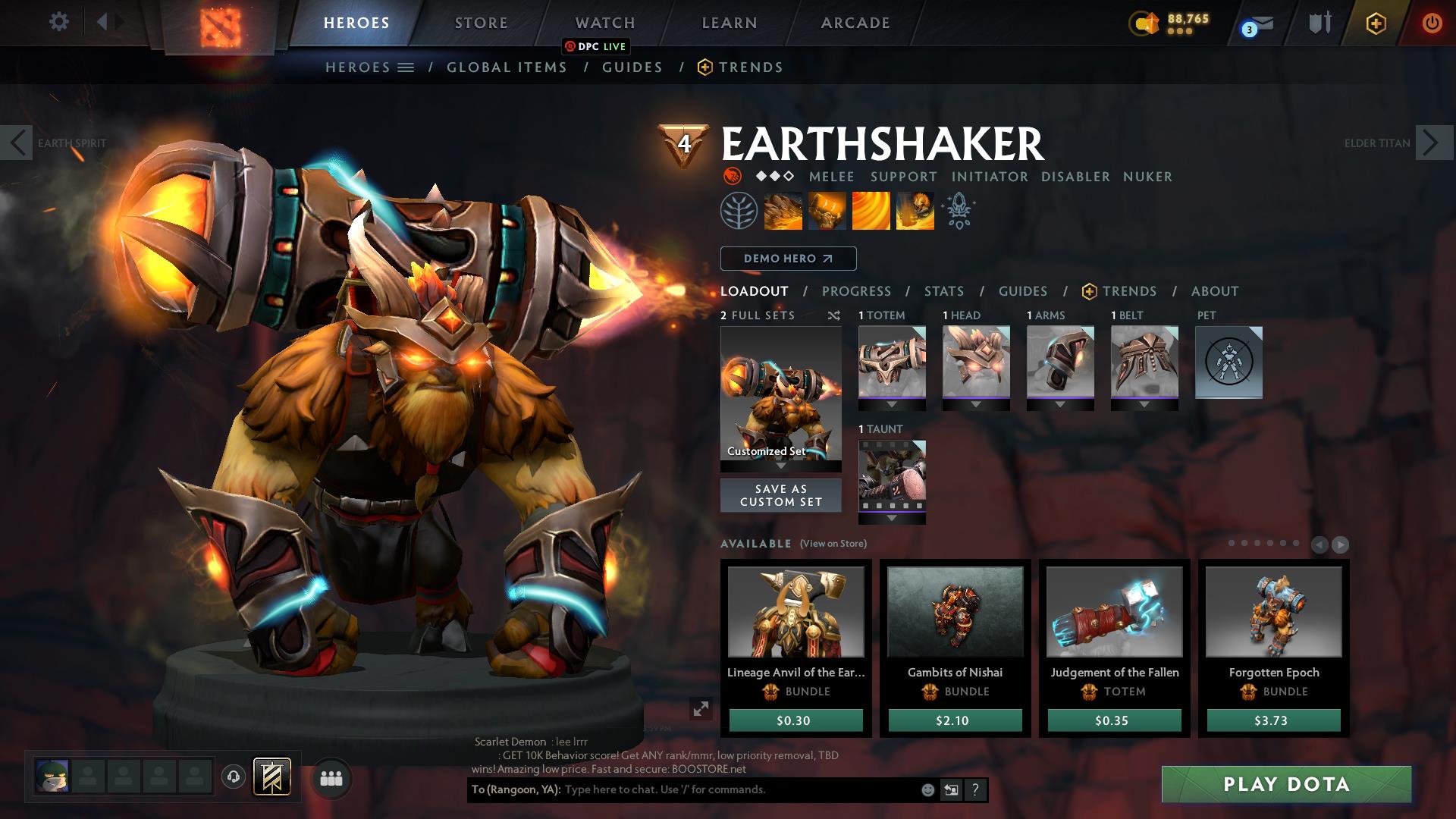Switch to the Stats tab

click(943, 291)
